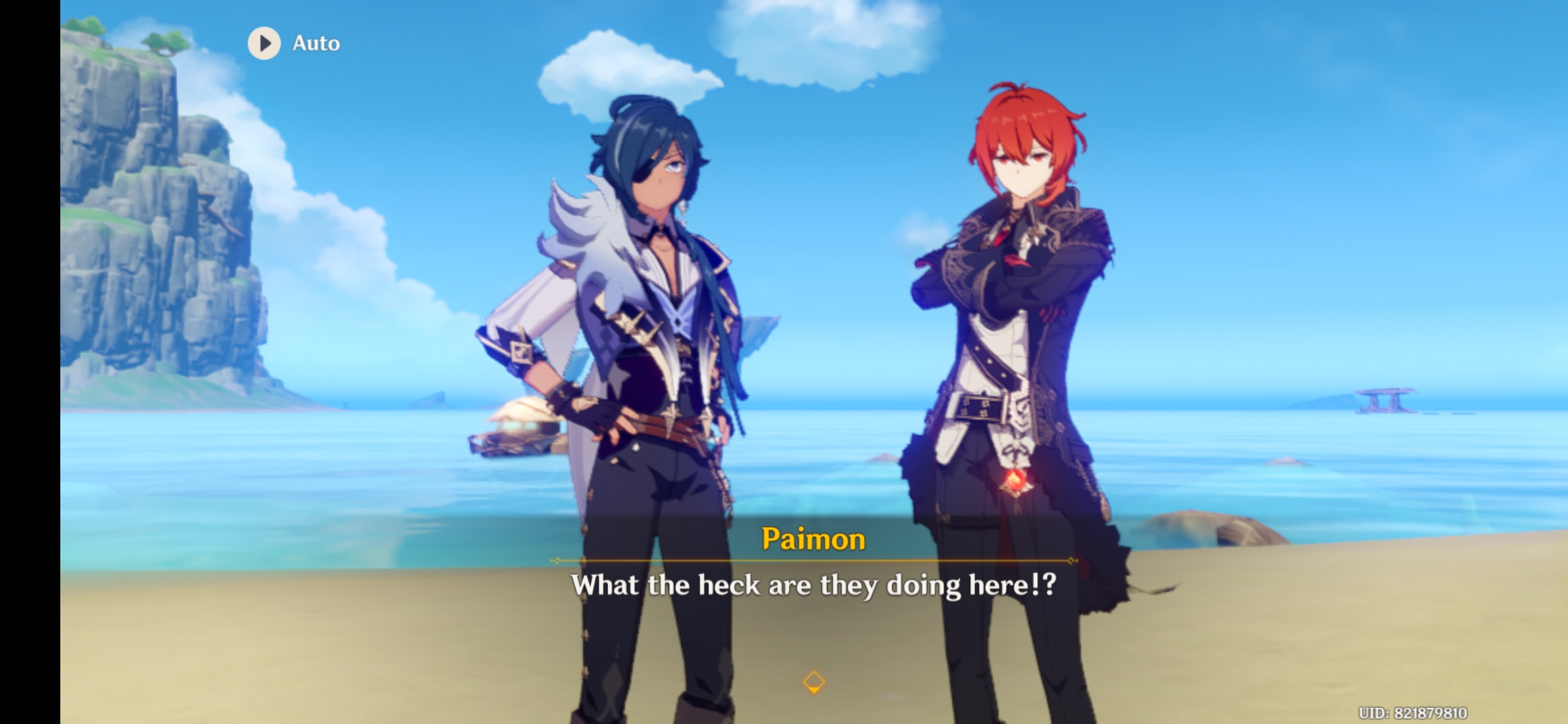1568x724 pixels.
Task: Toggle auto-advance by pressing Auto
Action: [x=291, y=42]
